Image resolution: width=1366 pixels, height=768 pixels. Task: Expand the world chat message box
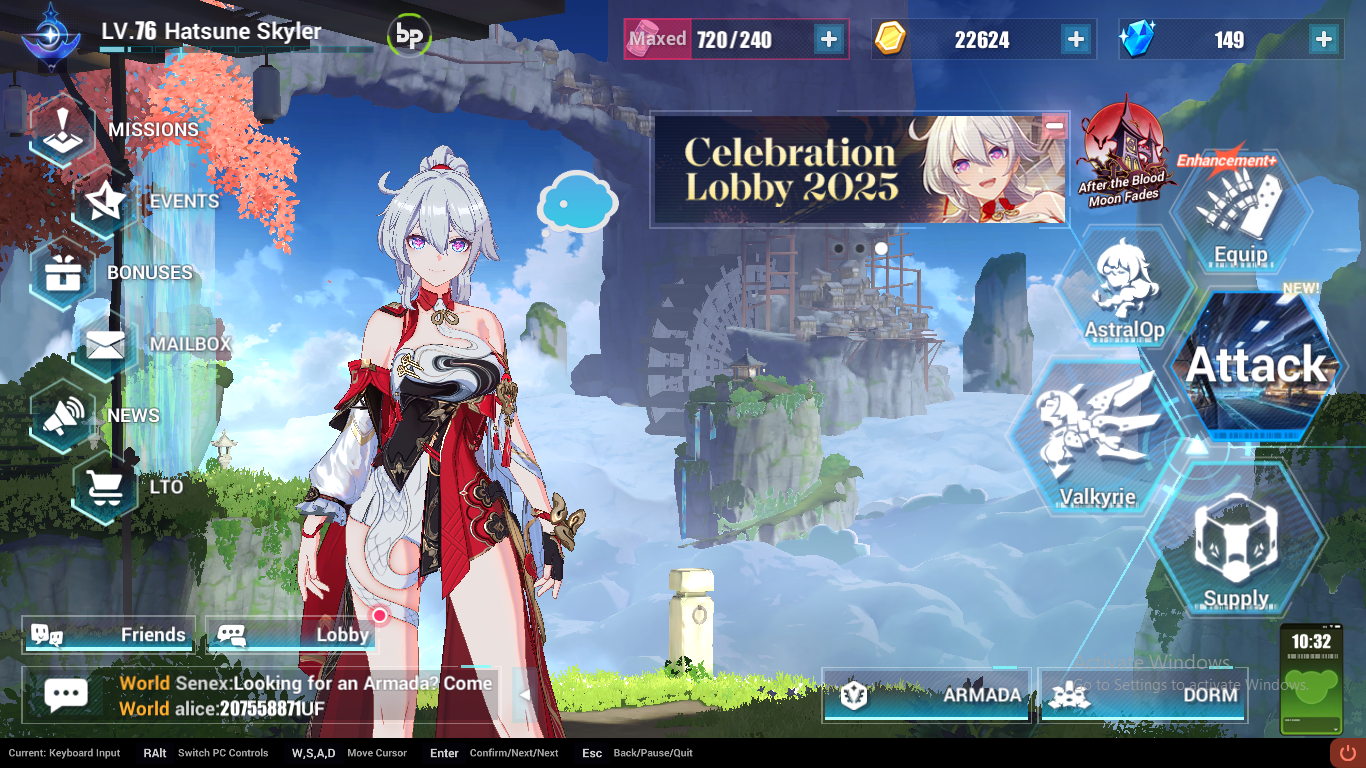click(524, 693)
